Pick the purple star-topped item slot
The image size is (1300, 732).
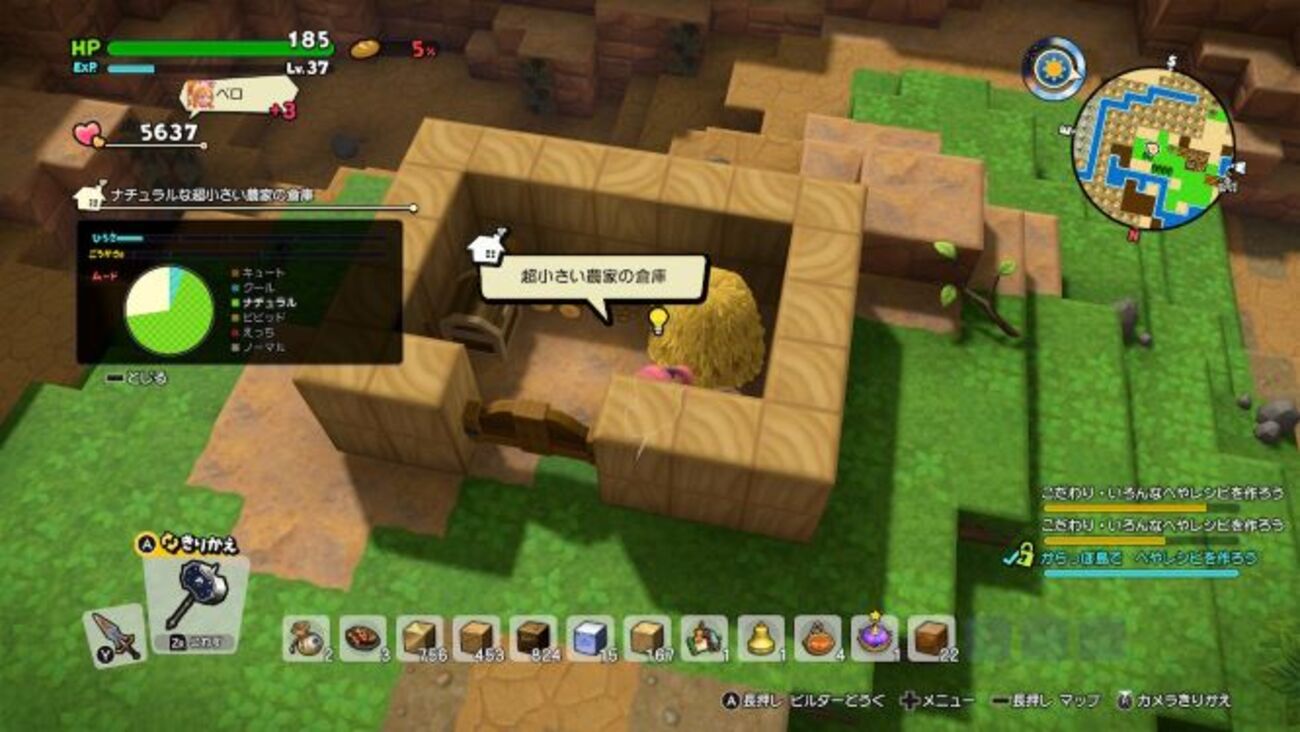tap(875, 638)
